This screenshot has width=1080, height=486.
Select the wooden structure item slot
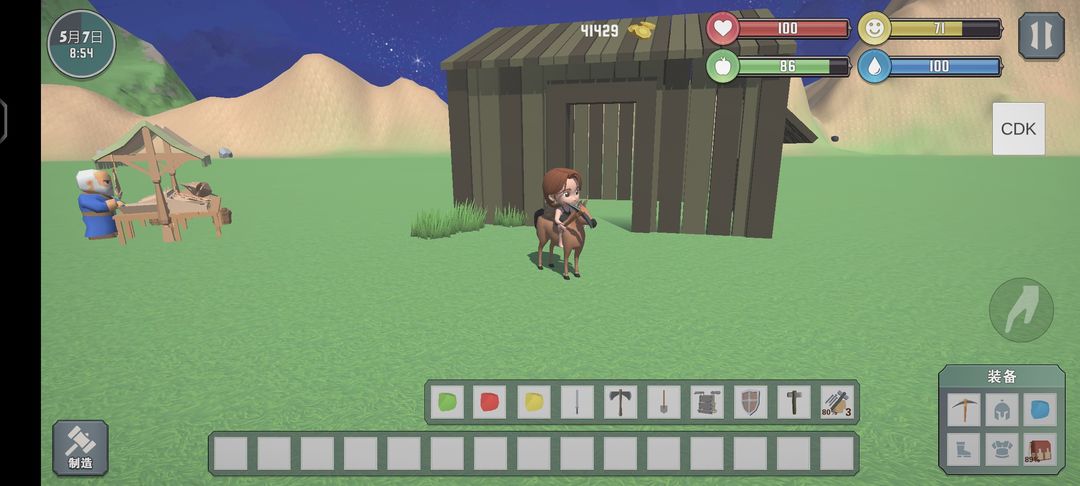pos(707,402)
